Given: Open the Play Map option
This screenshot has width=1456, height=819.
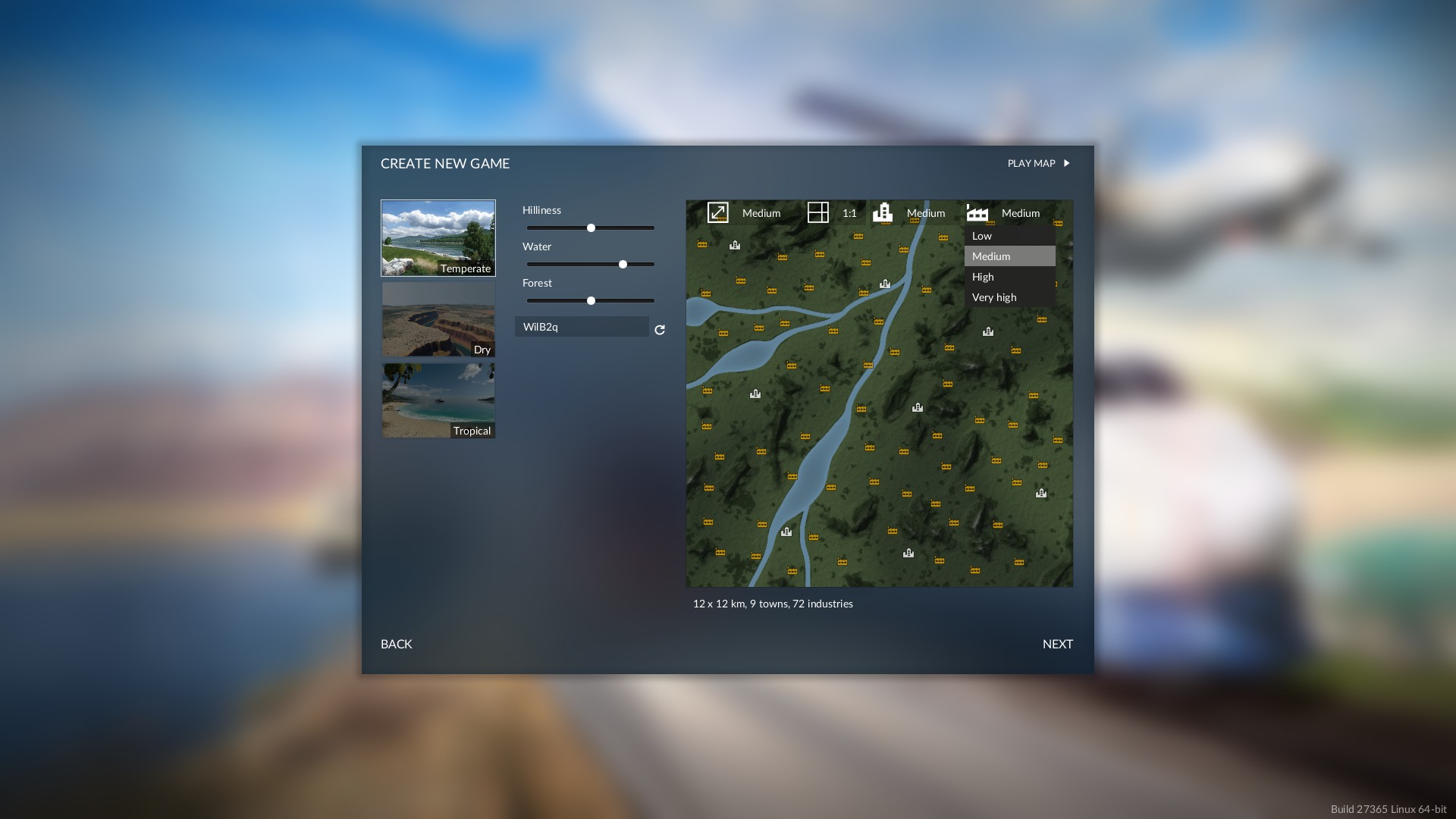Looking at the screenshot, I should coord(1038,163).
